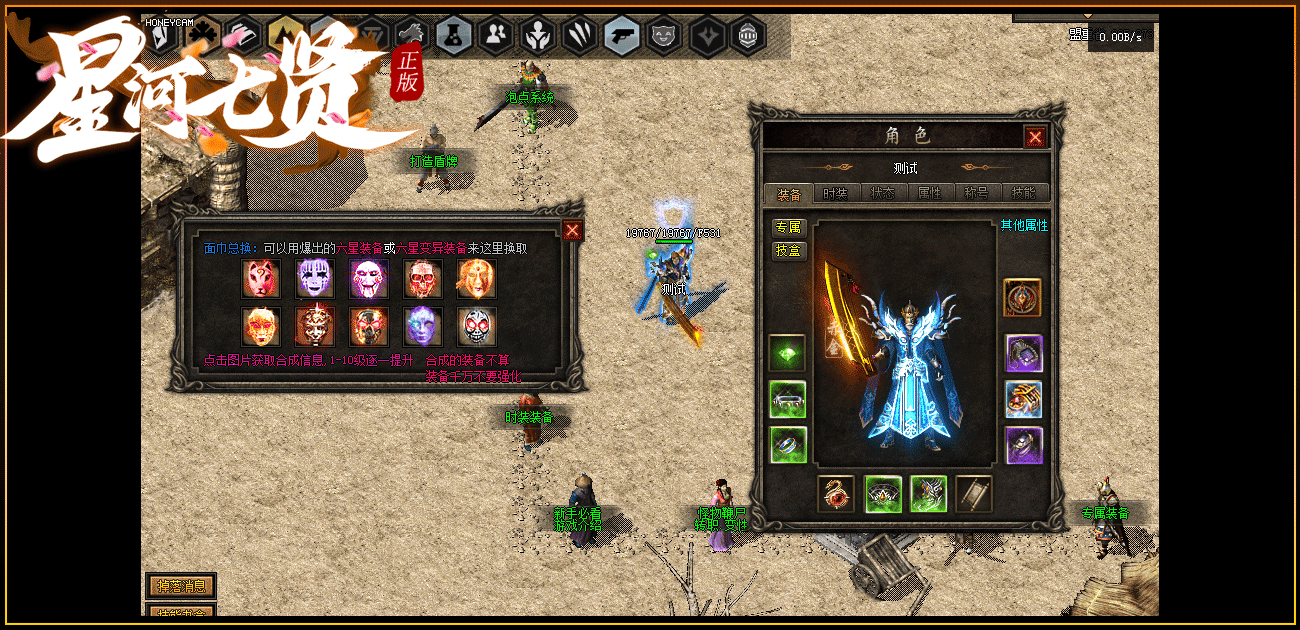Close the mask exchange dialog
The height and width of the screenshot is (630, 1300).
pyautogui.click(x=572, y=231)
